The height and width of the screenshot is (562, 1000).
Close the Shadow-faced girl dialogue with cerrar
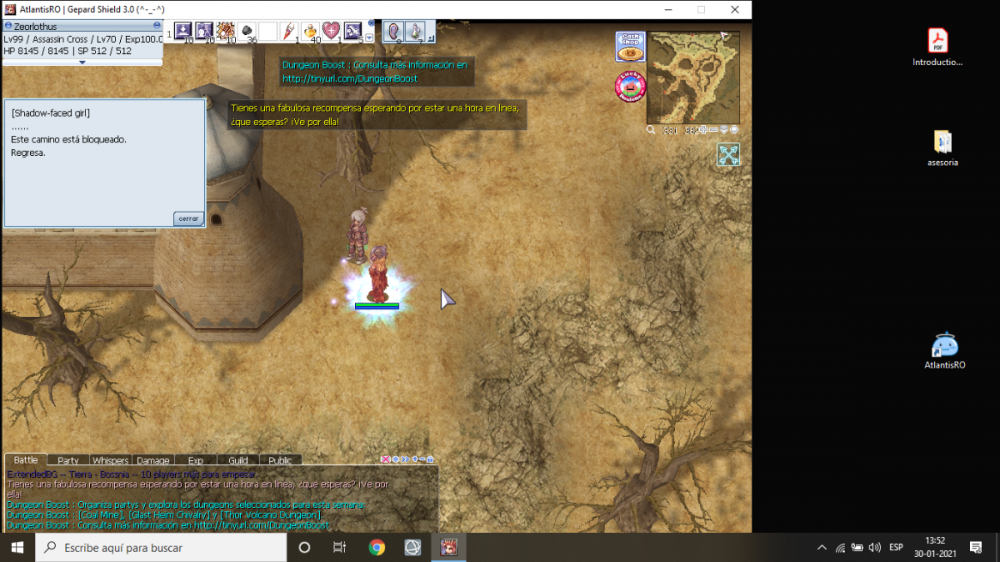point(187,218)
